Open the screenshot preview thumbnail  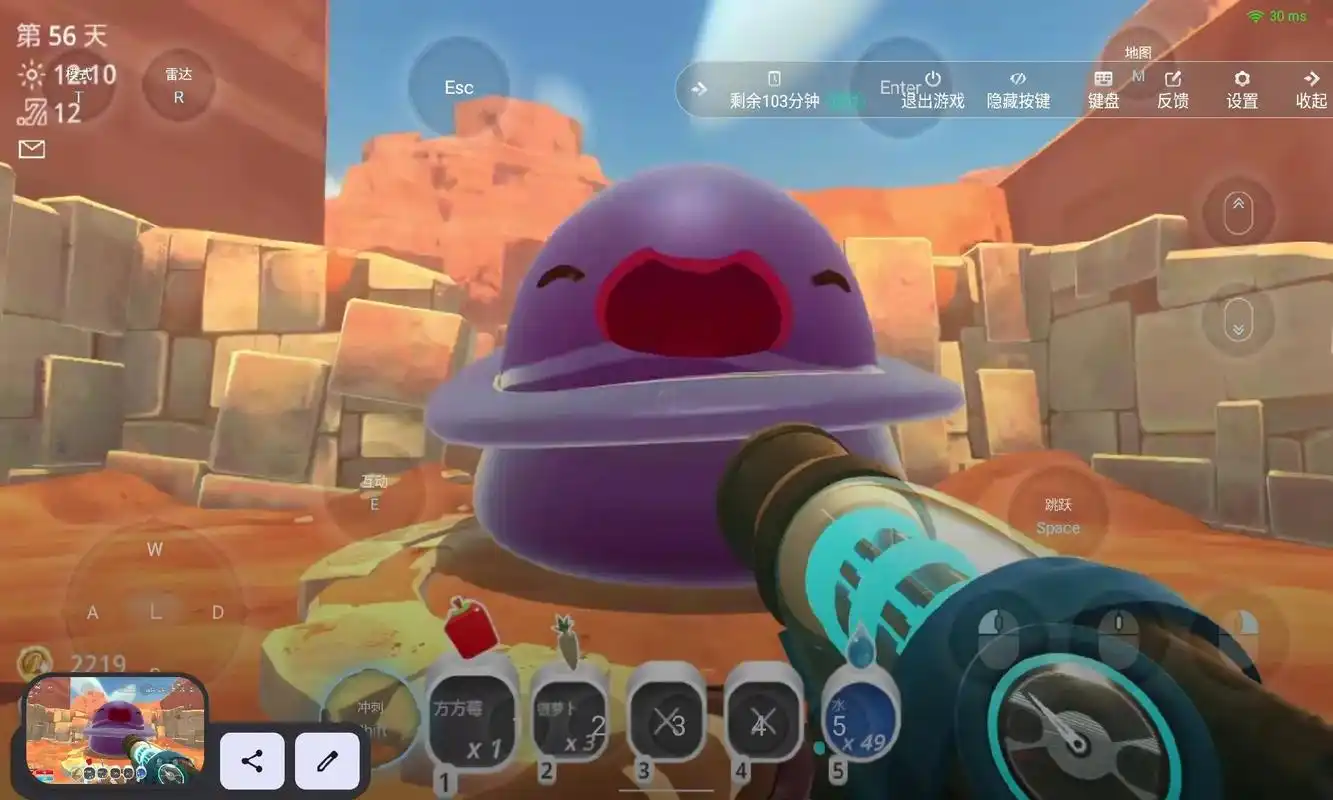tap(115, 728)
